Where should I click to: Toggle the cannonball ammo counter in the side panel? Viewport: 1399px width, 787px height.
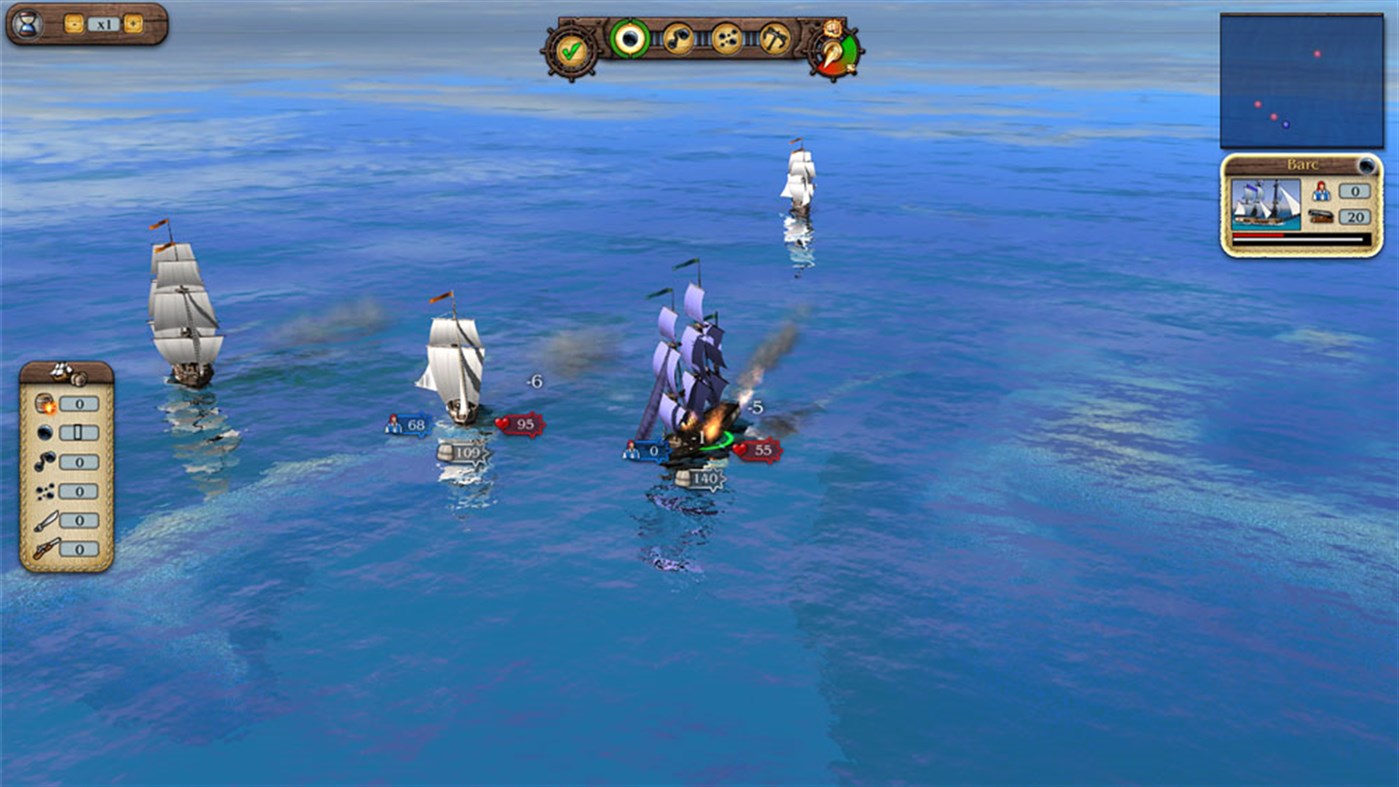pos(79,432)
